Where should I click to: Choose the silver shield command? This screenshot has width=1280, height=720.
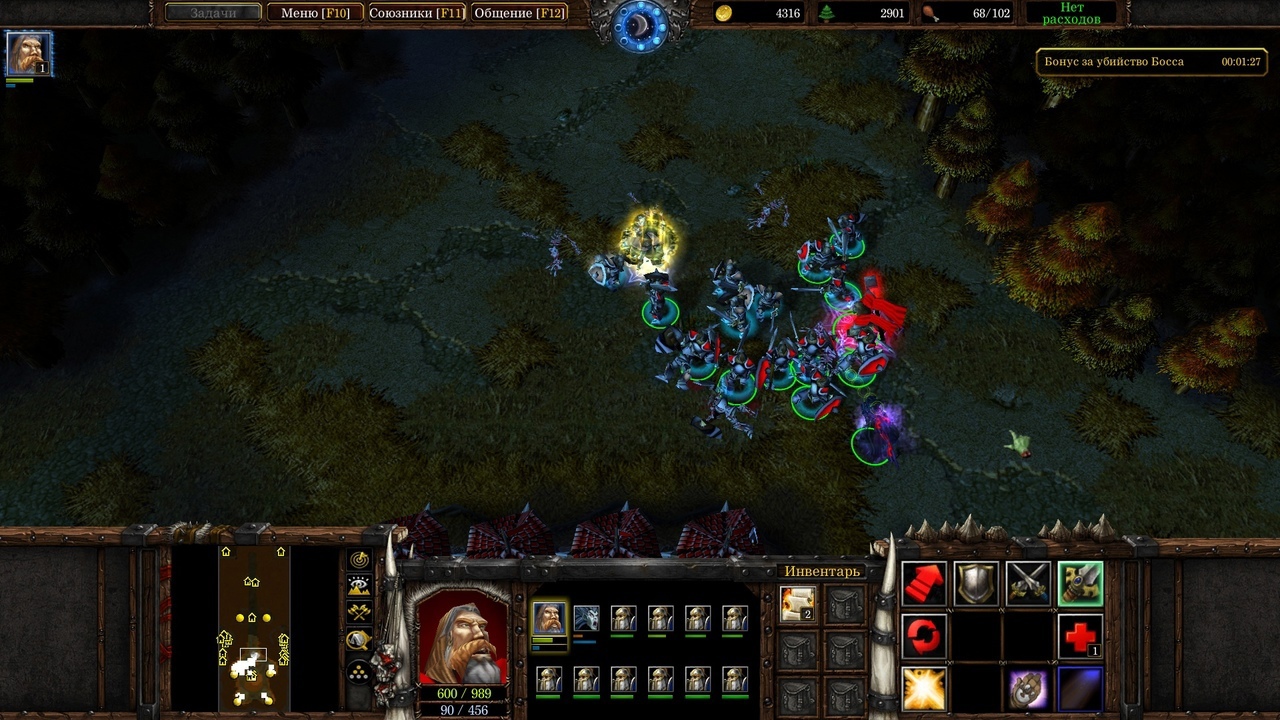[x=976, y=583]
